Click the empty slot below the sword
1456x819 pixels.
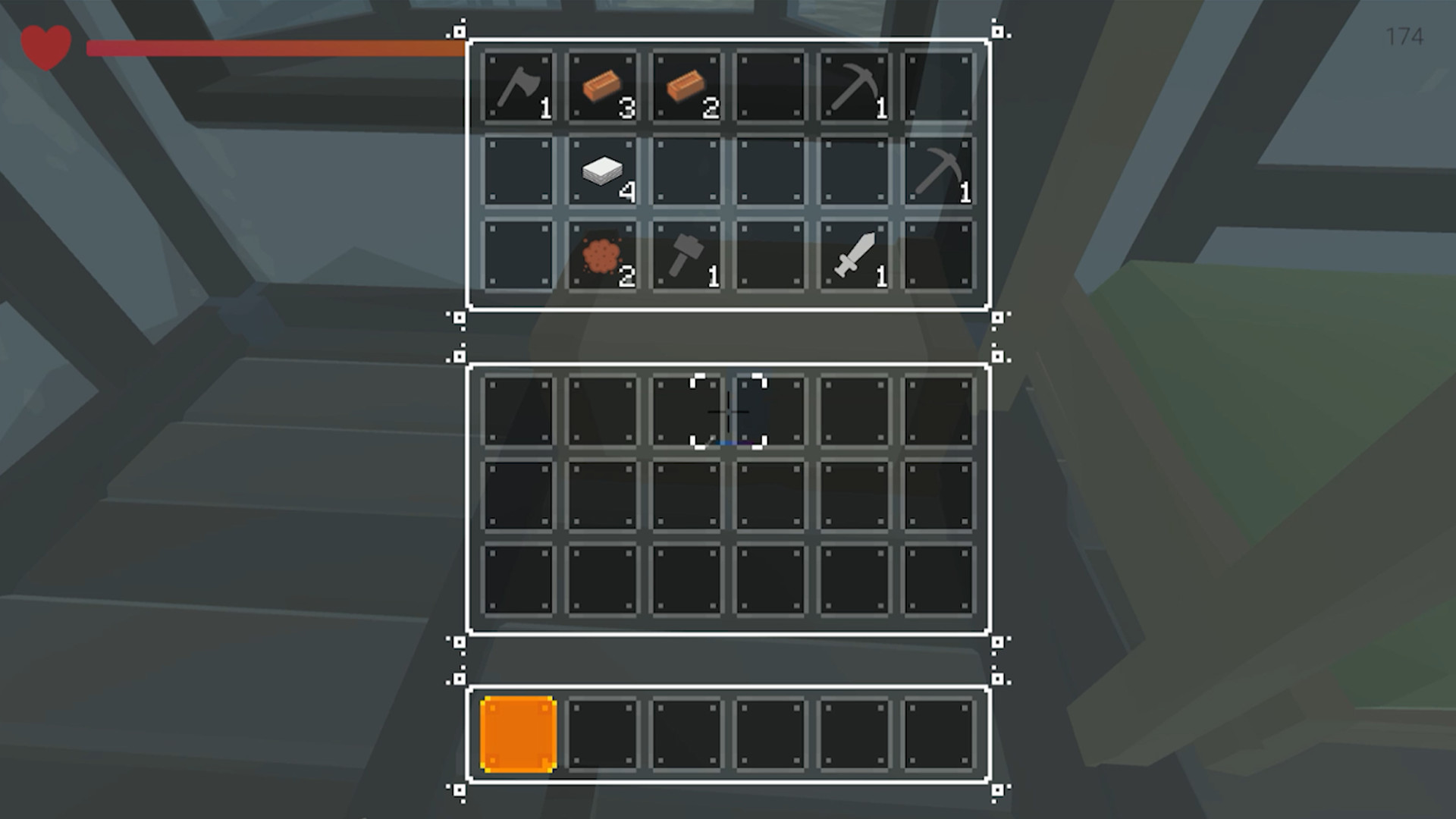coord(853,413)
